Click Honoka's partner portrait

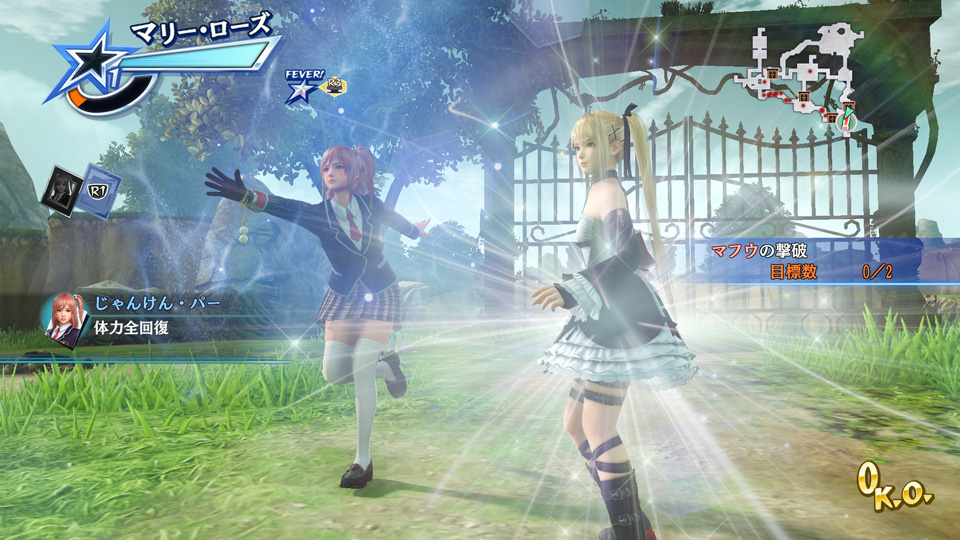[61, 319]
